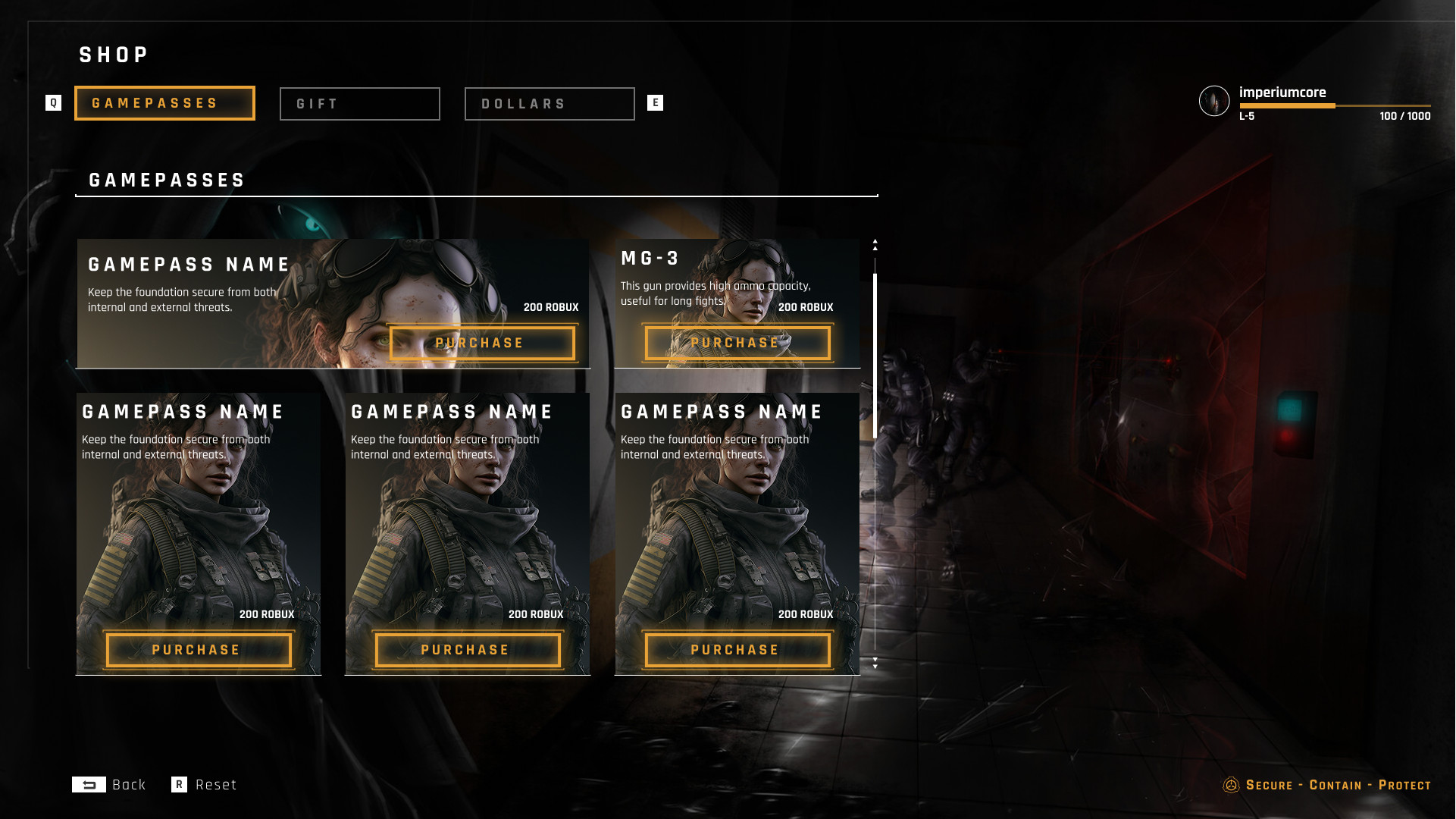The image size is (1456, 819).
Task: Open the imperiumcore profile avatar
Action: [x=1213, y=101]
